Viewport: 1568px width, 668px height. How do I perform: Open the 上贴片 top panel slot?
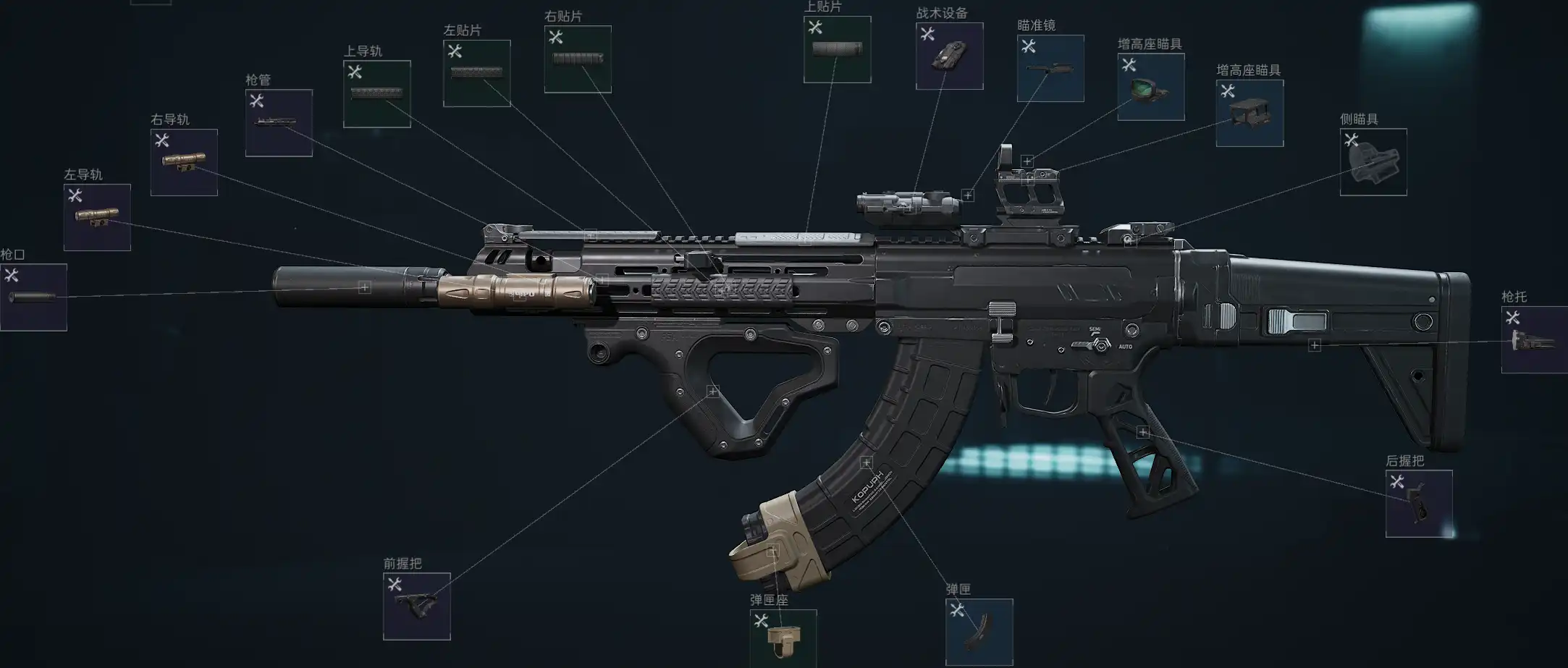837,50
